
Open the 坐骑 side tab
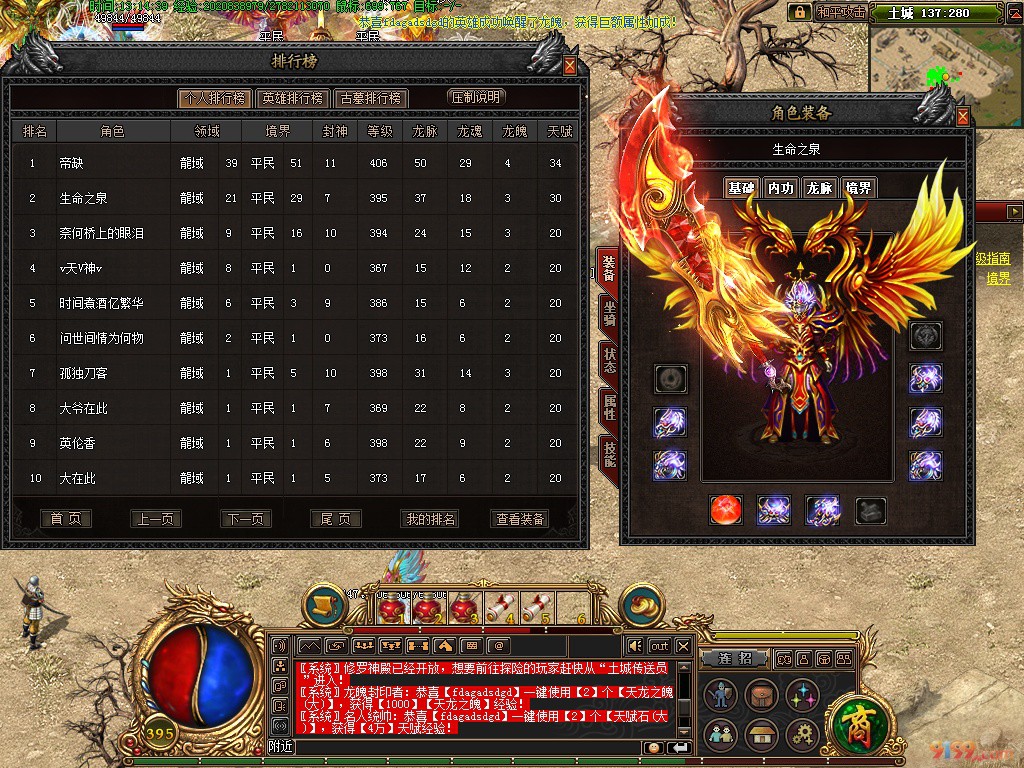tap(608, 312)
